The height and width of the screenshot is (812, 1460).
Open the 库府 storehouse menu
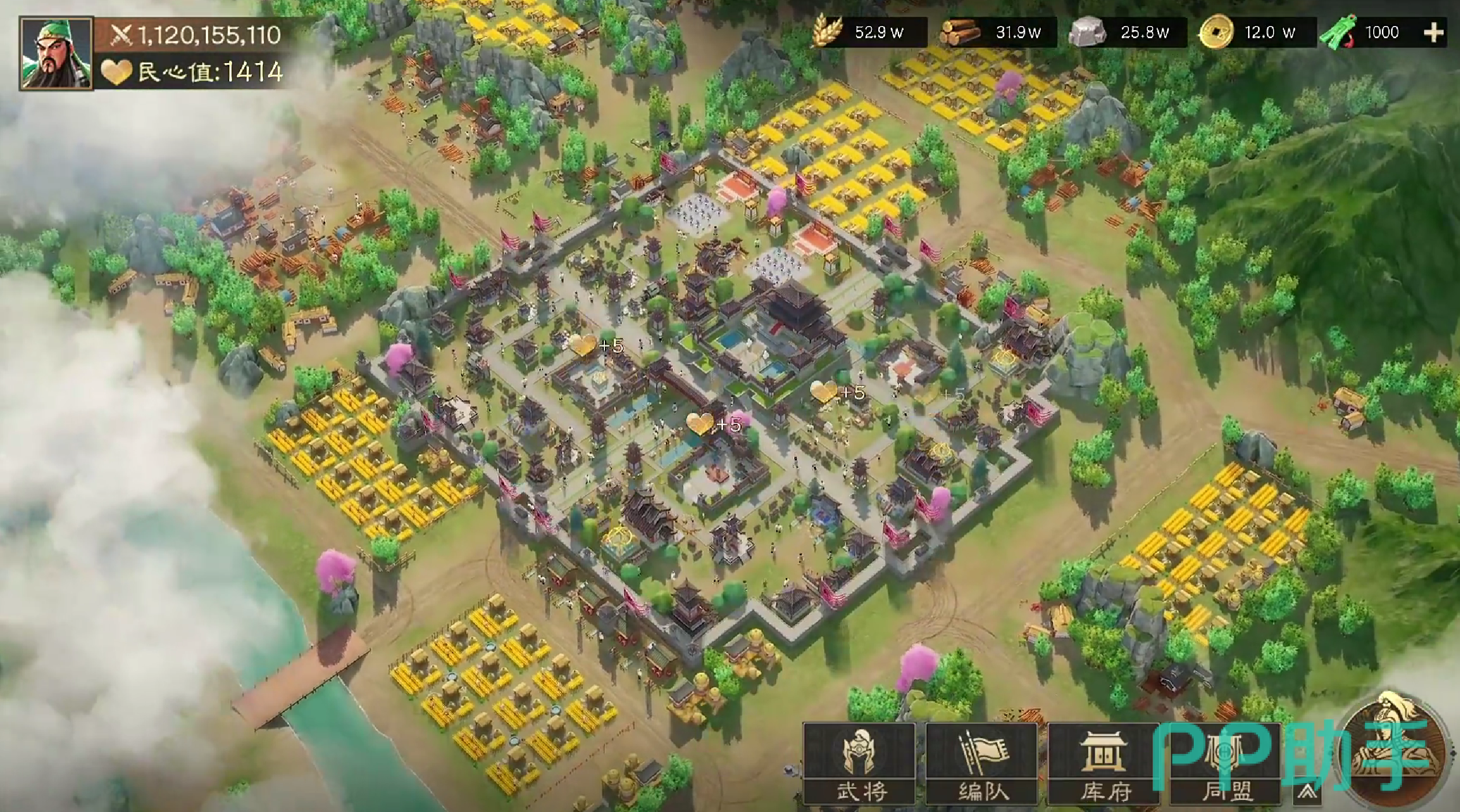[x=1104, y=763]
